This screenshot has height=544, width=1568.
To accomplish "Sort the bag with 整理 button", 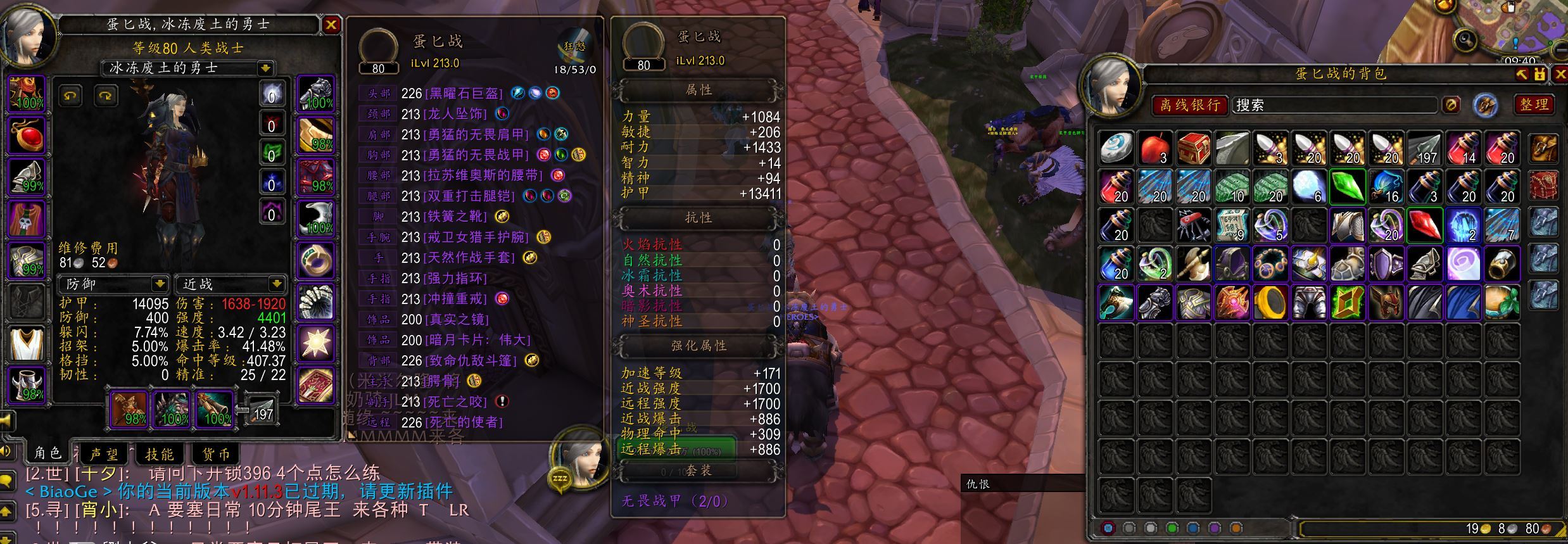I will [1534, 104].
